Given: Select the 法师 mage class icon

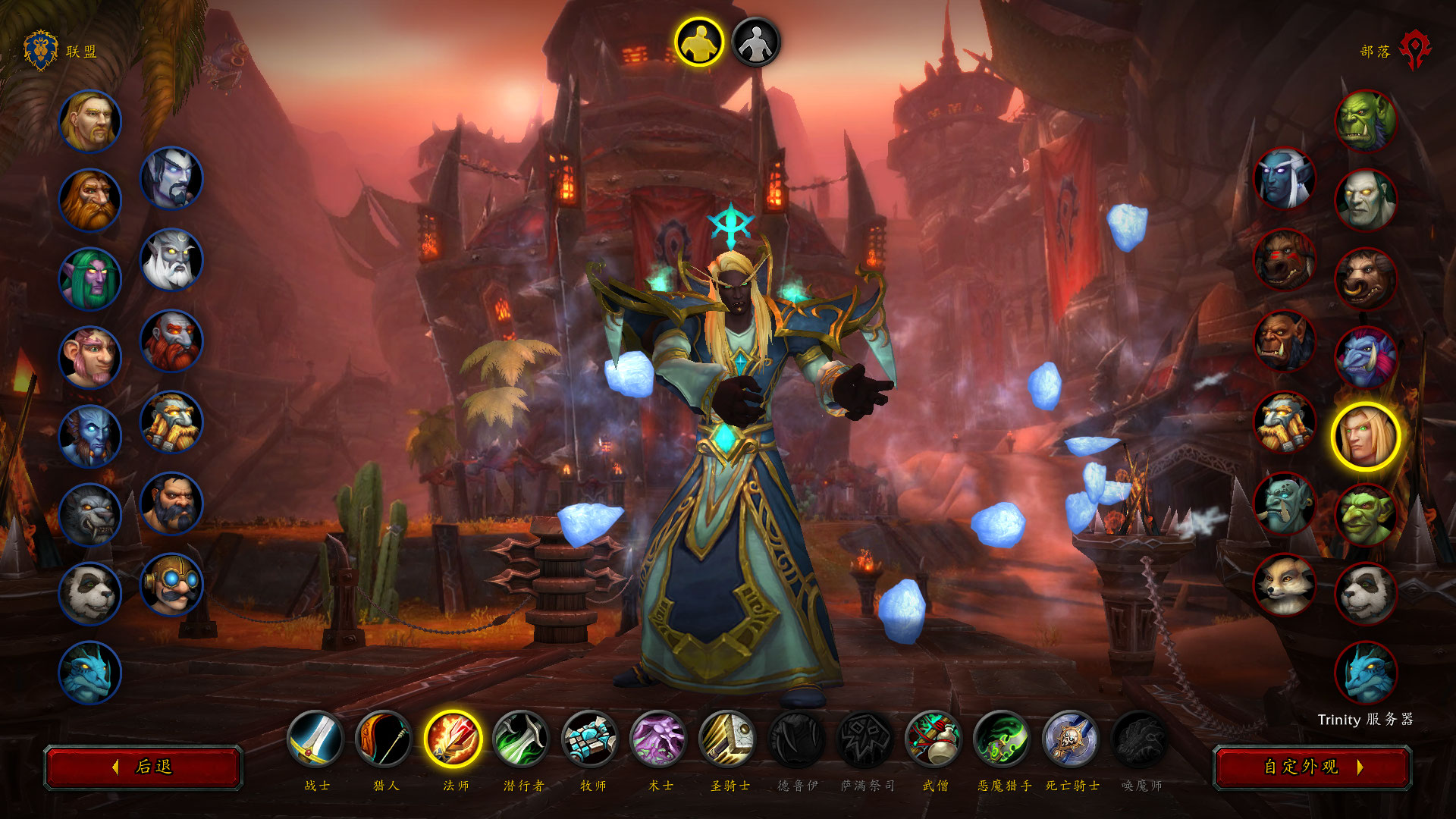Looking at the screenshot, I should point(453,739).
